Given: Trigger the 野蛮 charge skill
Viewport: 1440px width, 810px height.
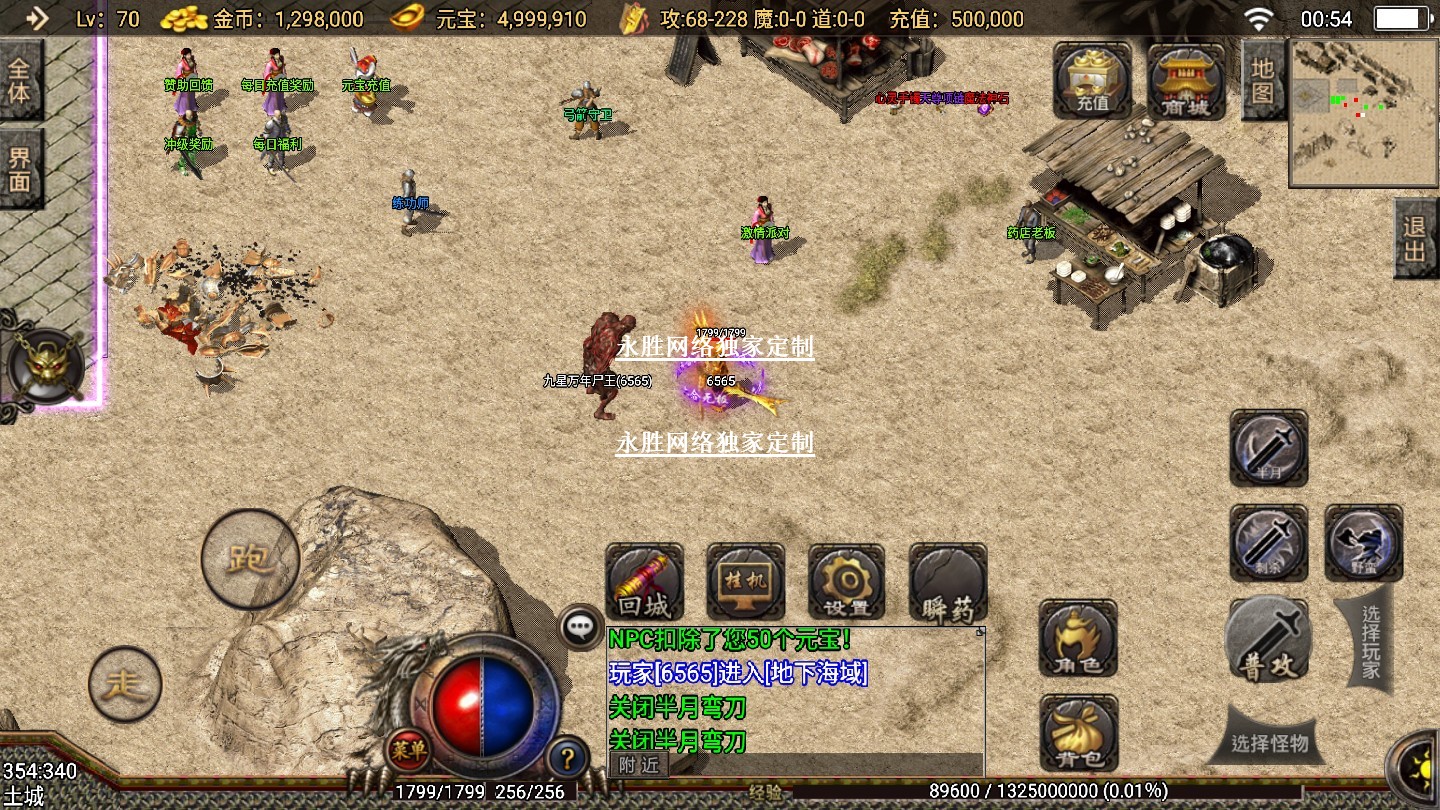Looking at the screenshot, I should pos(1363,543).
